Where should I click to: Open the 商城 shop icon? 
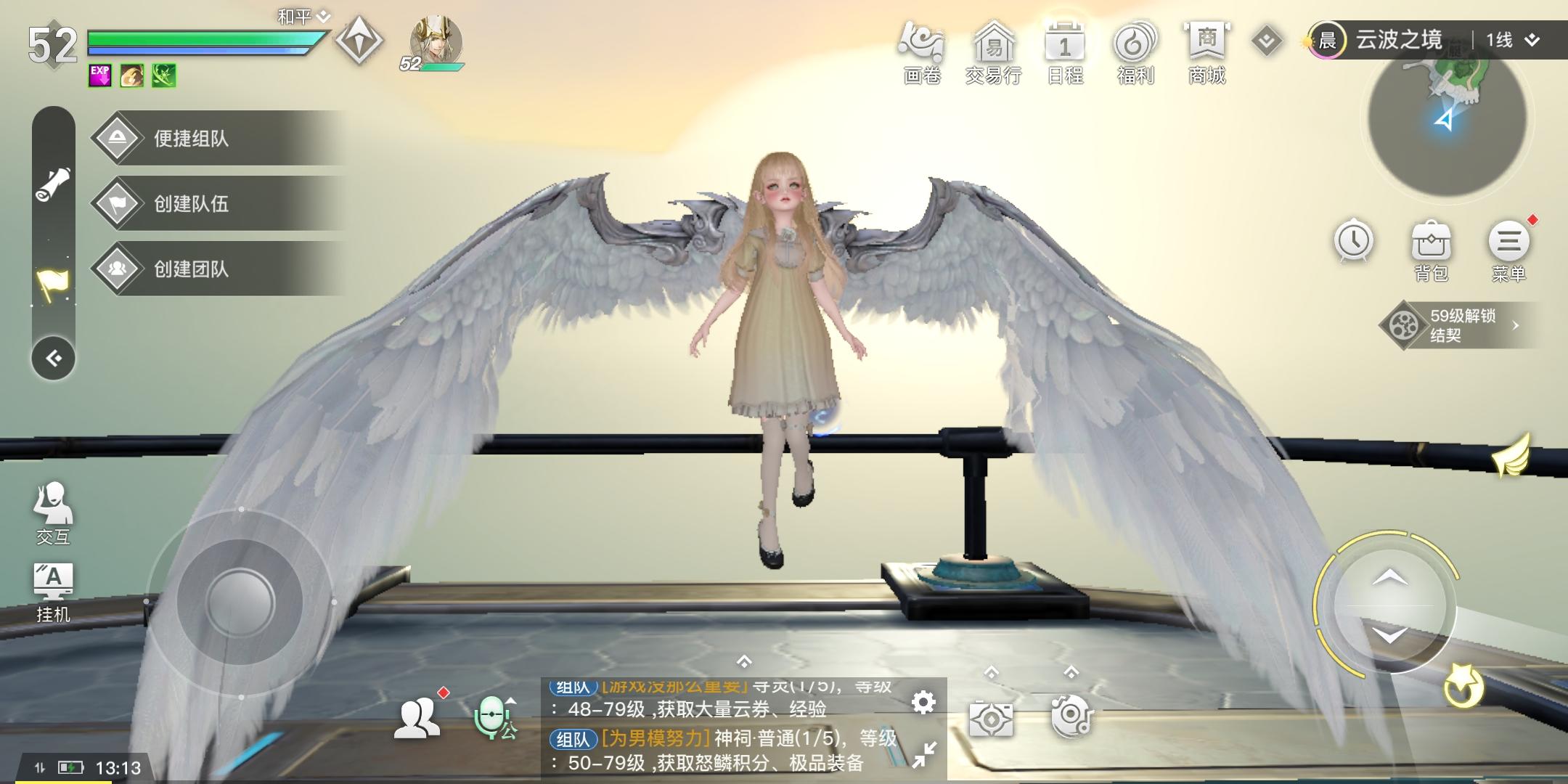[1206, 46]
